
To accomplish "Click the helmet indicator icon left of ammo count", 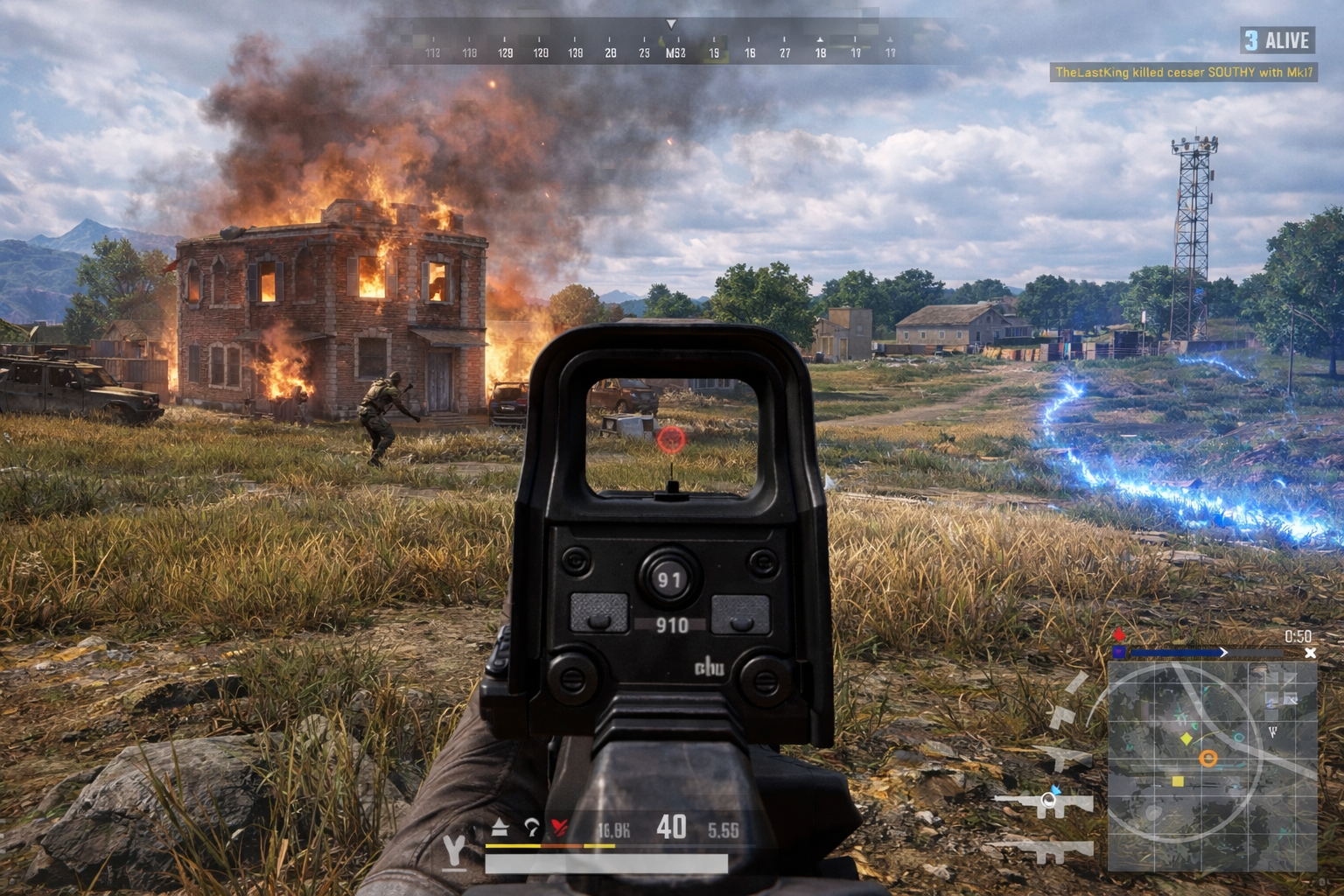I will point(530,828).
